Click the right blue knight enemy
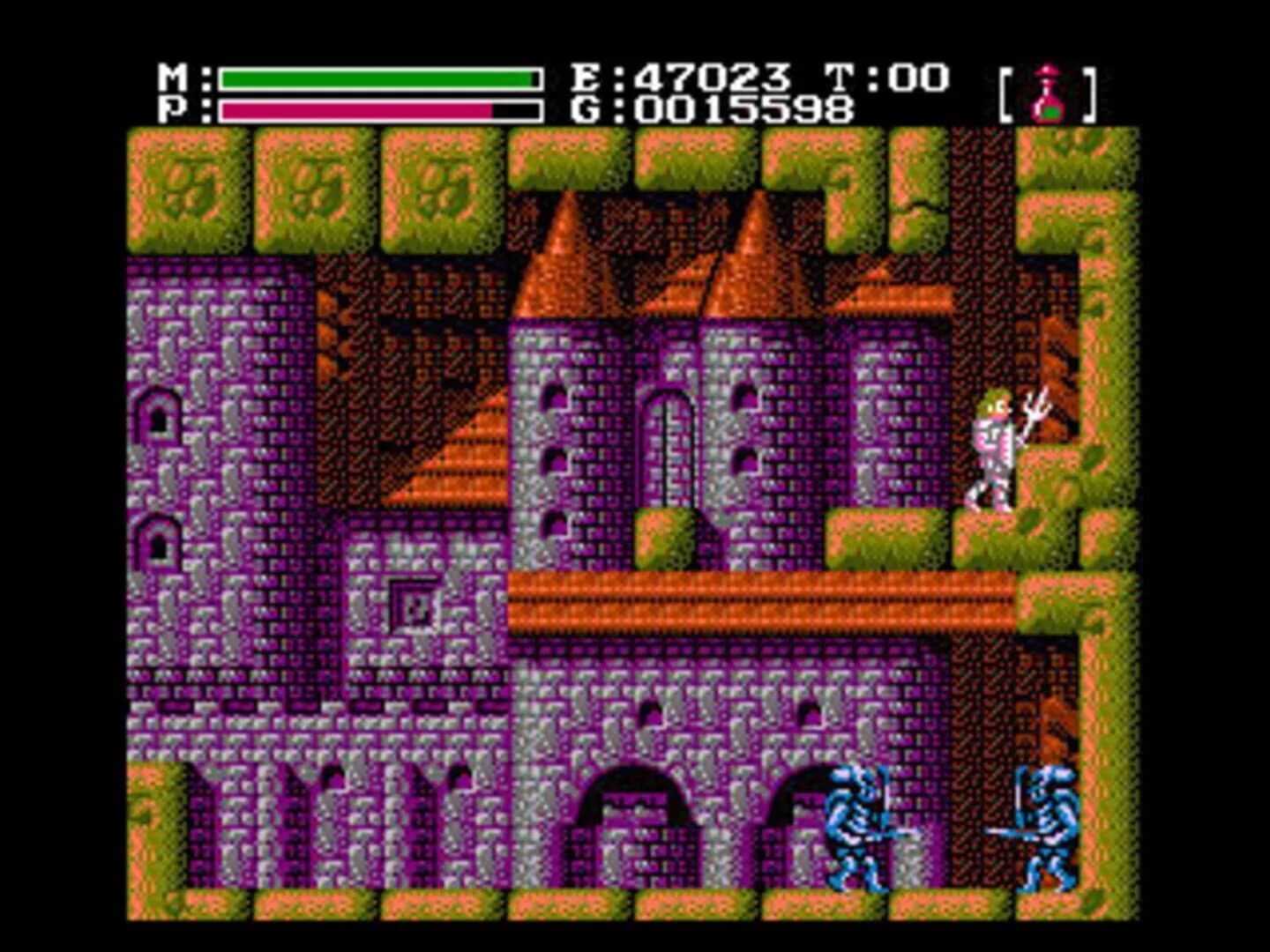The image size is (1270, 952). tap(1050, 824)
